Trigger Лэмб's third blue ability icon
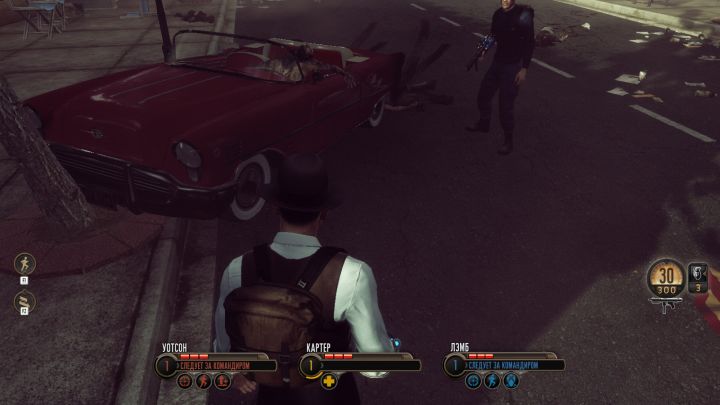This screenshot has height=405, width=720. pos(510,381)
